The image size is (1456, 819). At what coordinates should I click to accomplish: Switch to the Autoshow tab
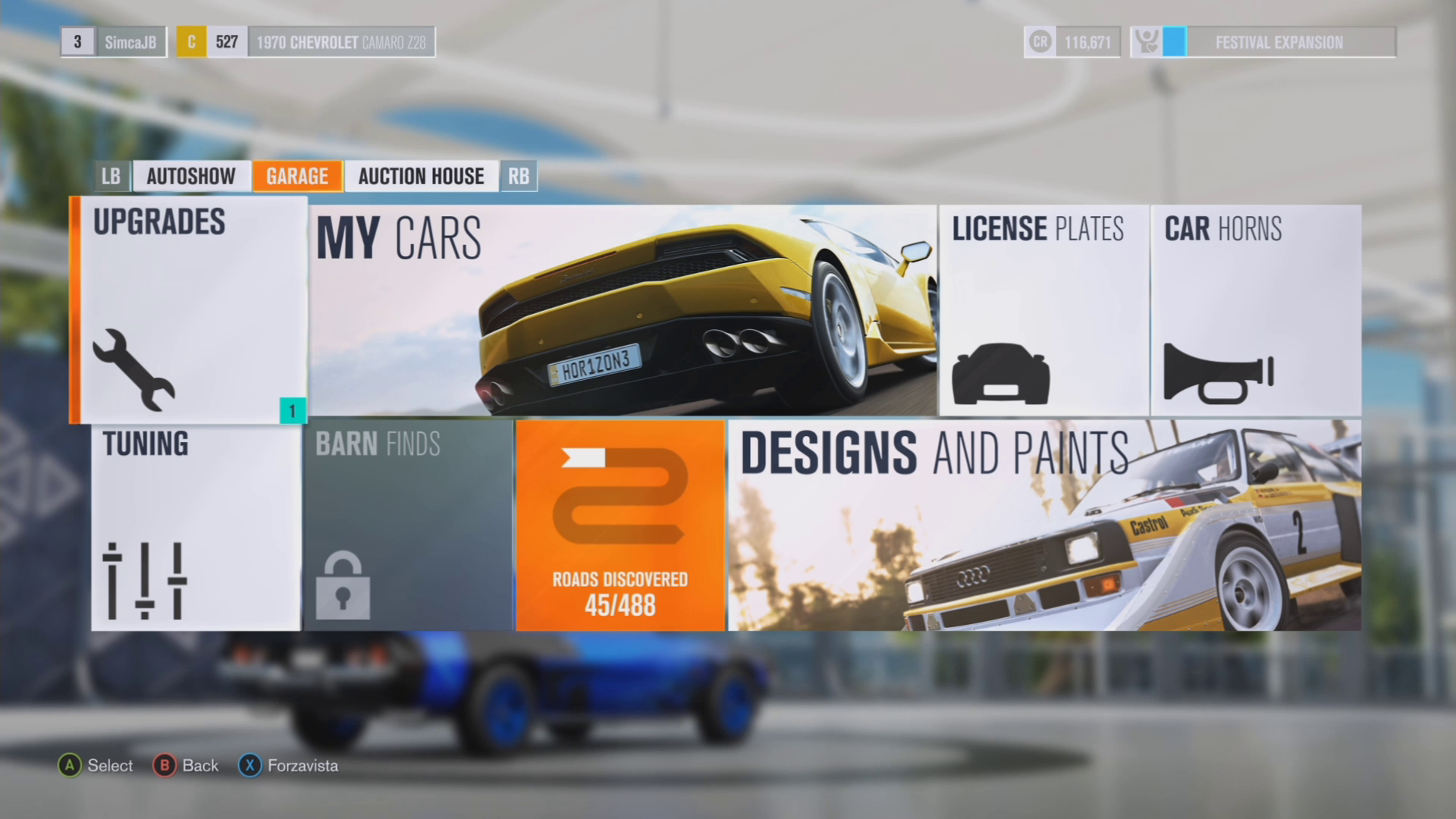click(x=191, y=176)
